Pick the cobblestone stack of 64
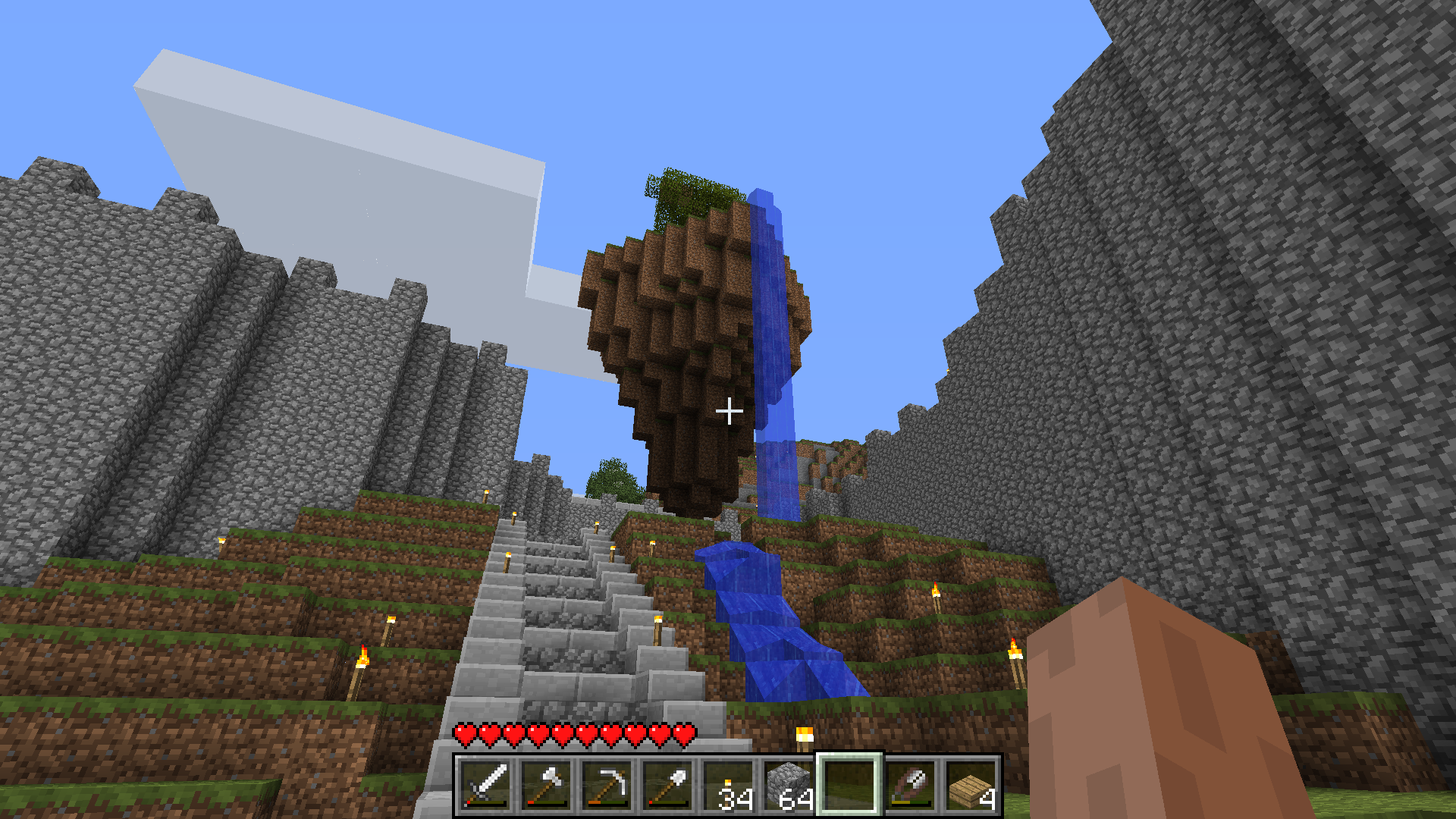 point(789,786)
